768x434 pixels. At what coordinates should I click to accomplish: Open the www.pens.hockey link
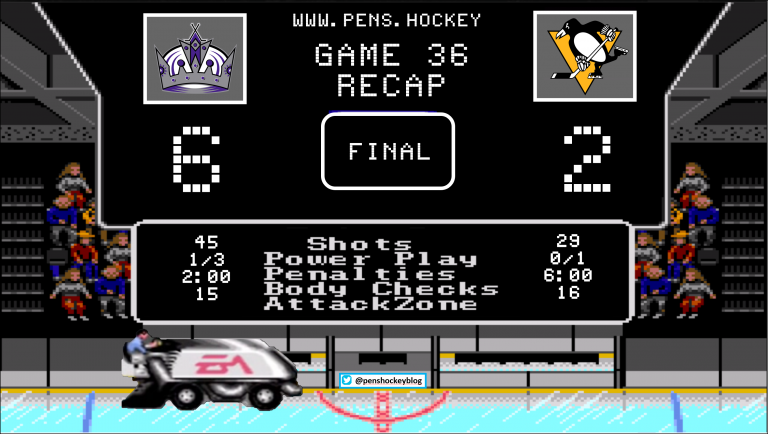click(x=387, y=20)
